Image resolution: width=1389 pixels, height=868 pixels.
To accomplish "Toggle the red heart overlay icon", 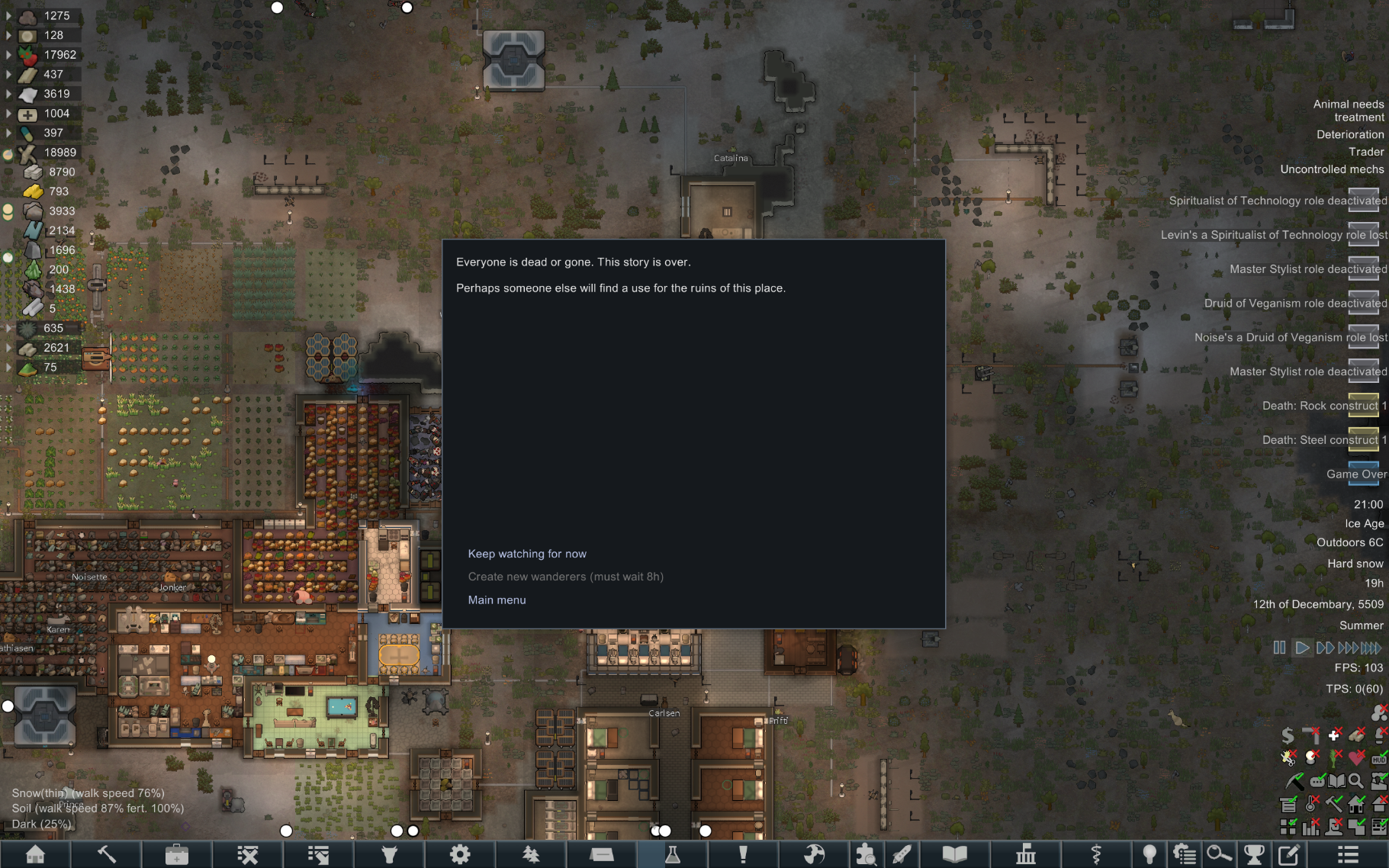I will [x=1356, y=758].
